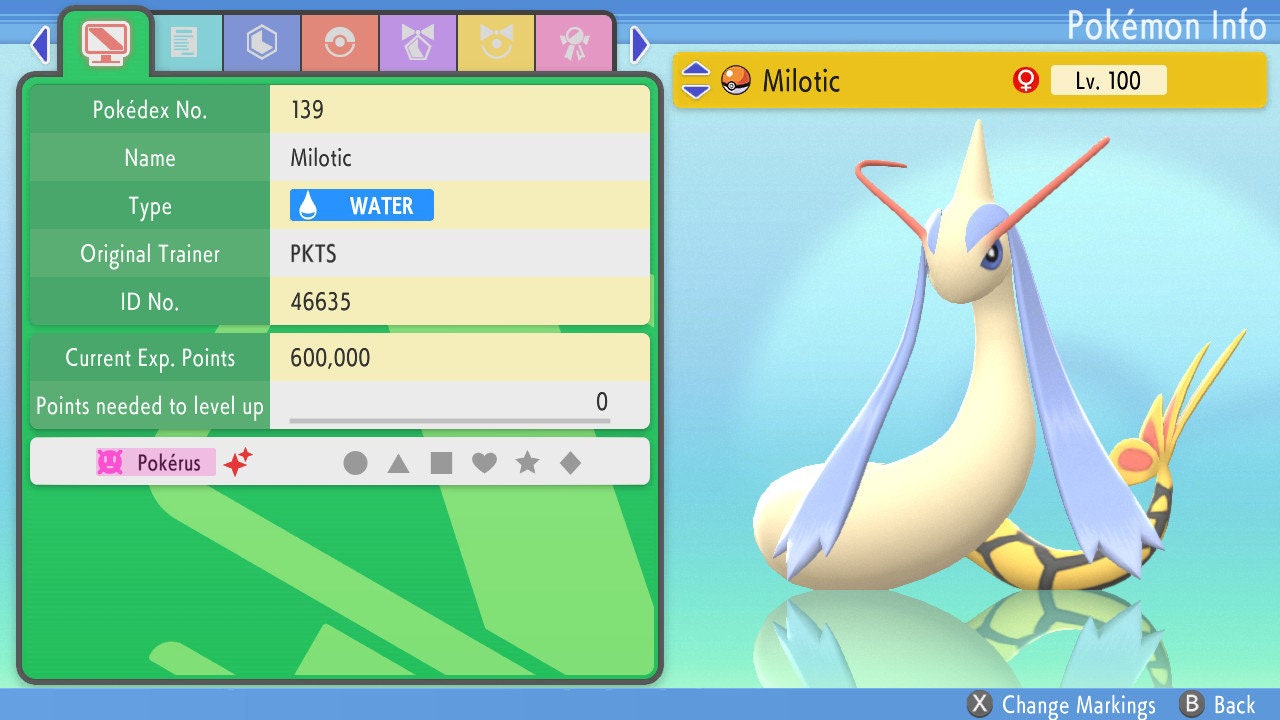Click the left arrow beside the tabs
1280x720 pixels.
click(x=40, y=44)
